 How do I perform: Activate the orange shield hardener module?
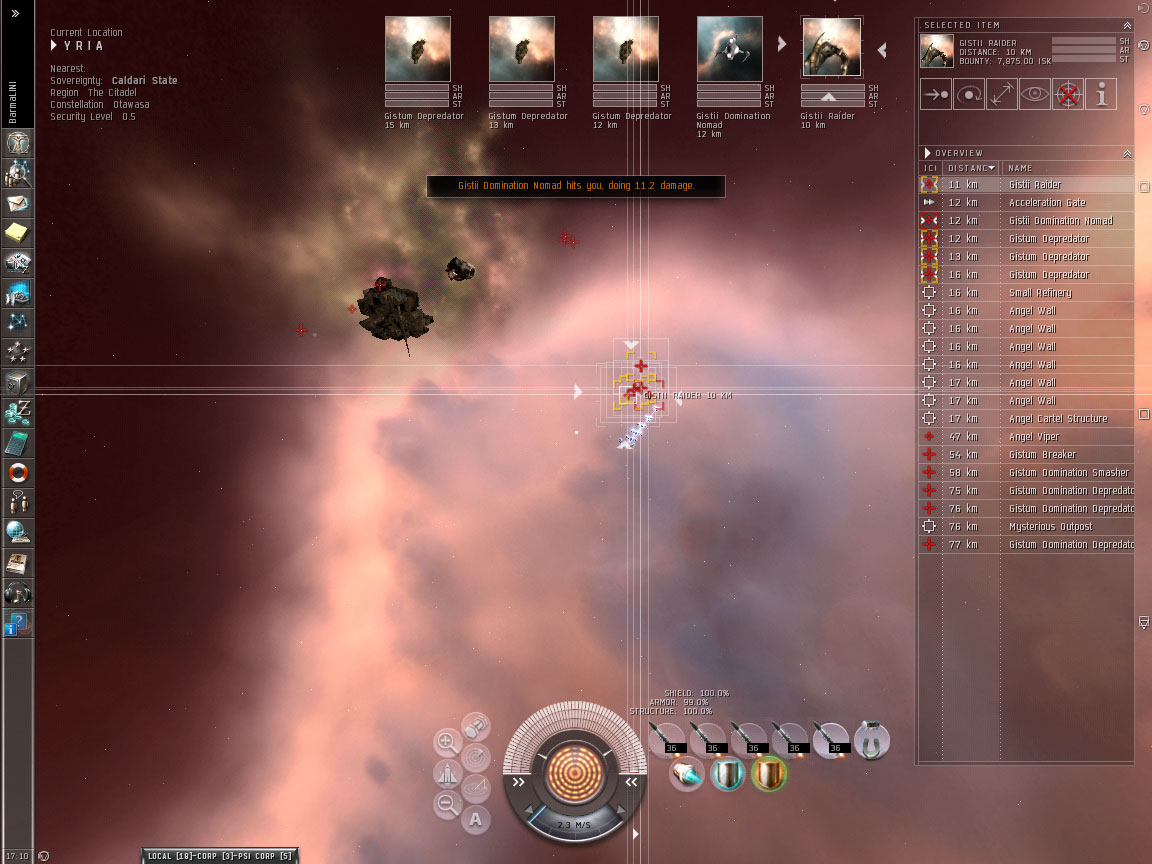point(770,774)
